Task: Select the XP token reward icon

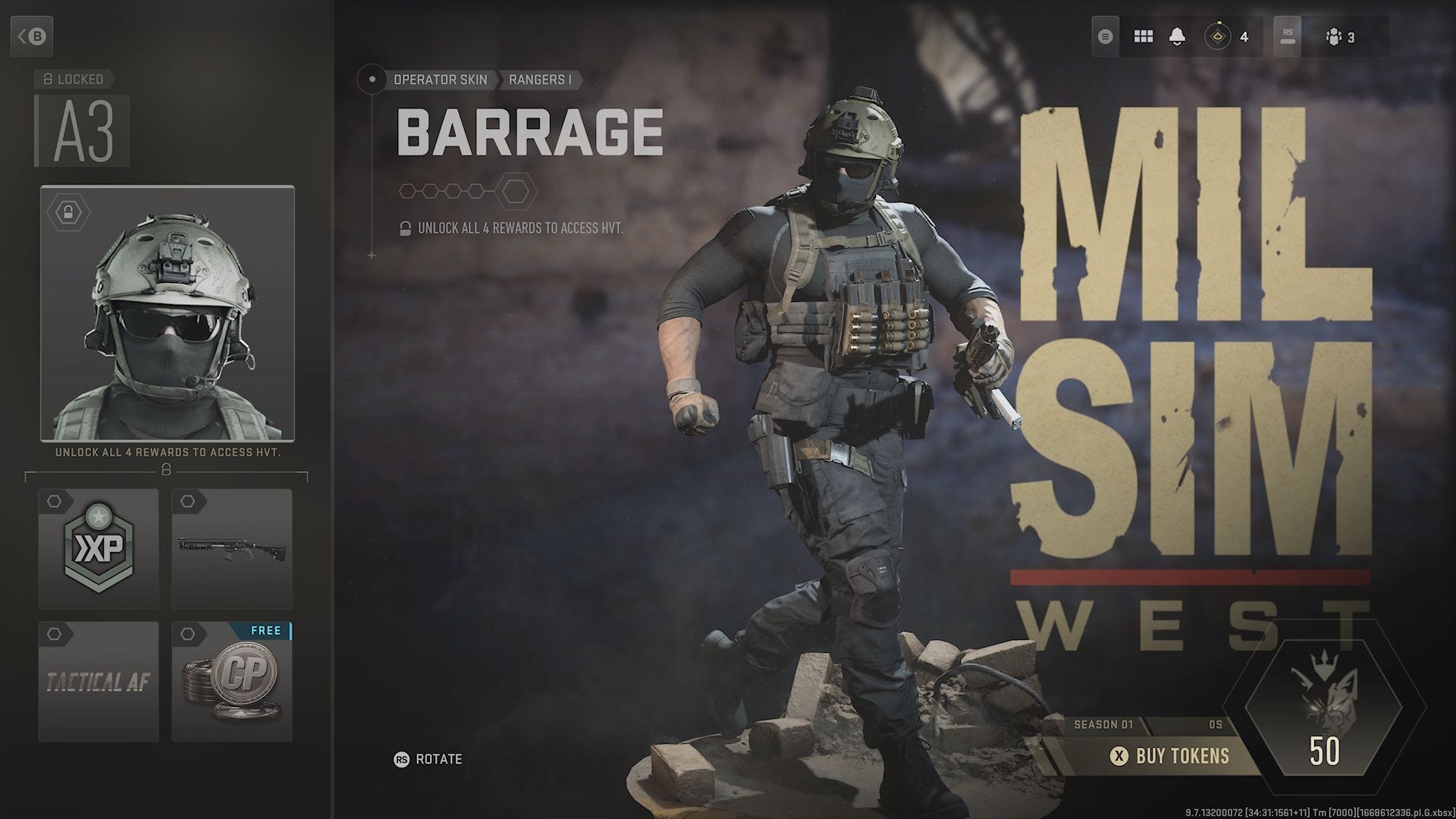Action: click(x=97, y=549)
